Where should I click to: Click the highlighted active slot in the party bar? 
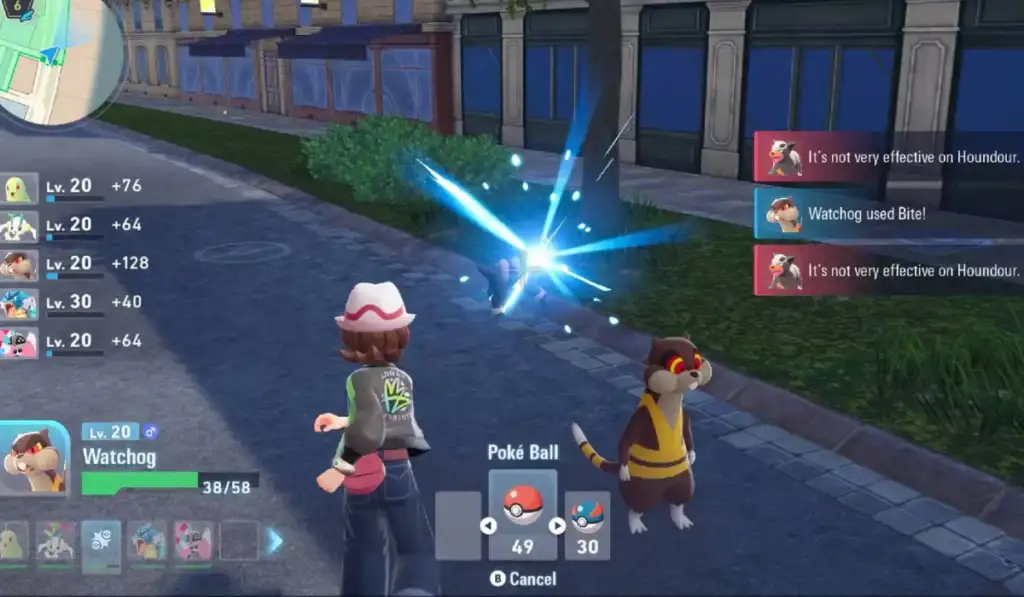click(102, 543)
